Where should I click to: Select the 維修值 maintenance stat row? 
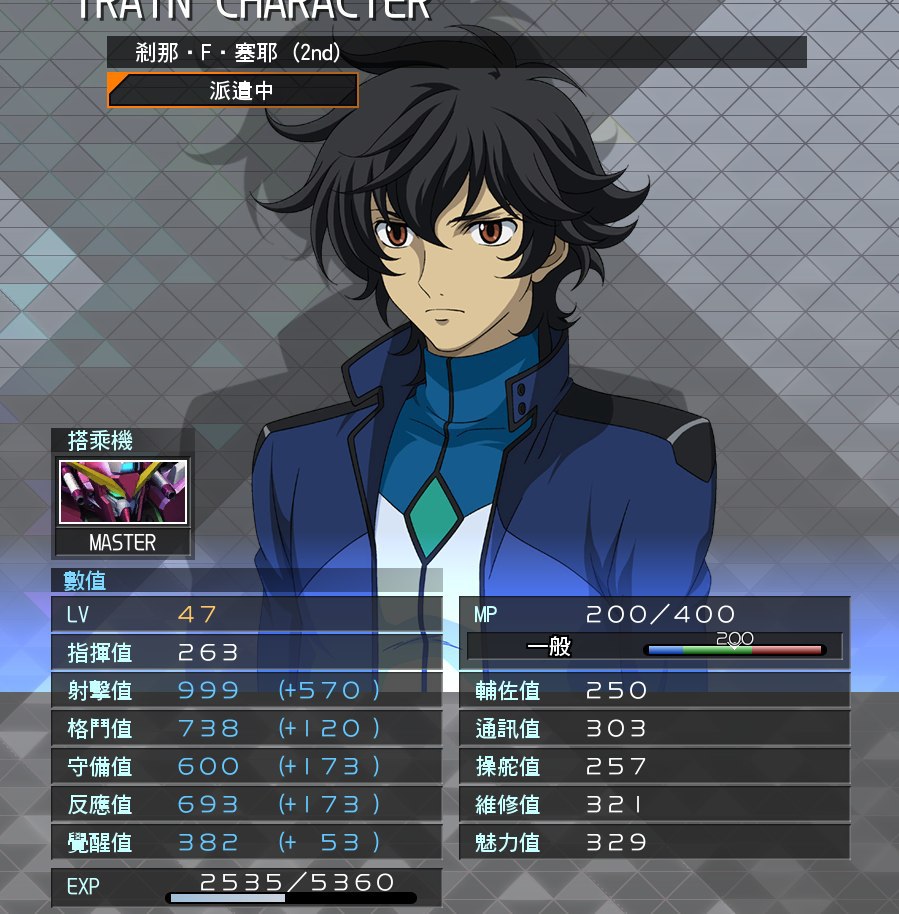tap(654, 805)
